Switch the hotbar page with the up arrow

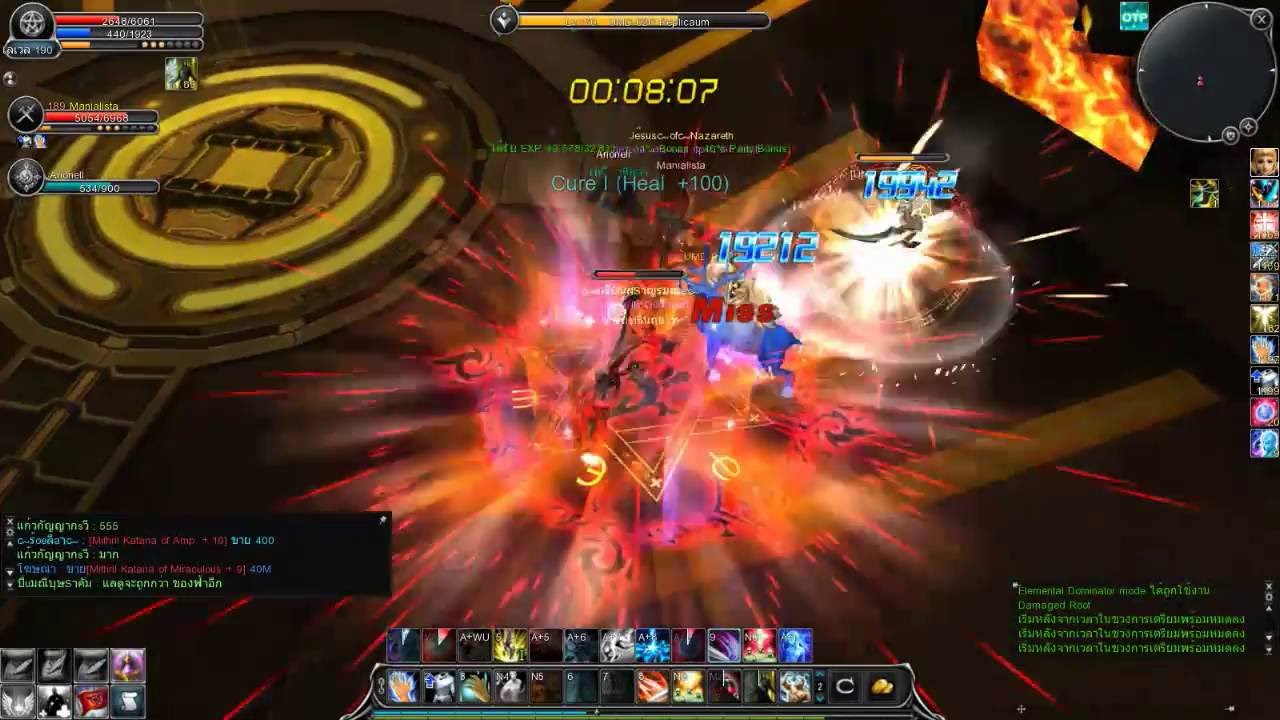coord(820,675)
